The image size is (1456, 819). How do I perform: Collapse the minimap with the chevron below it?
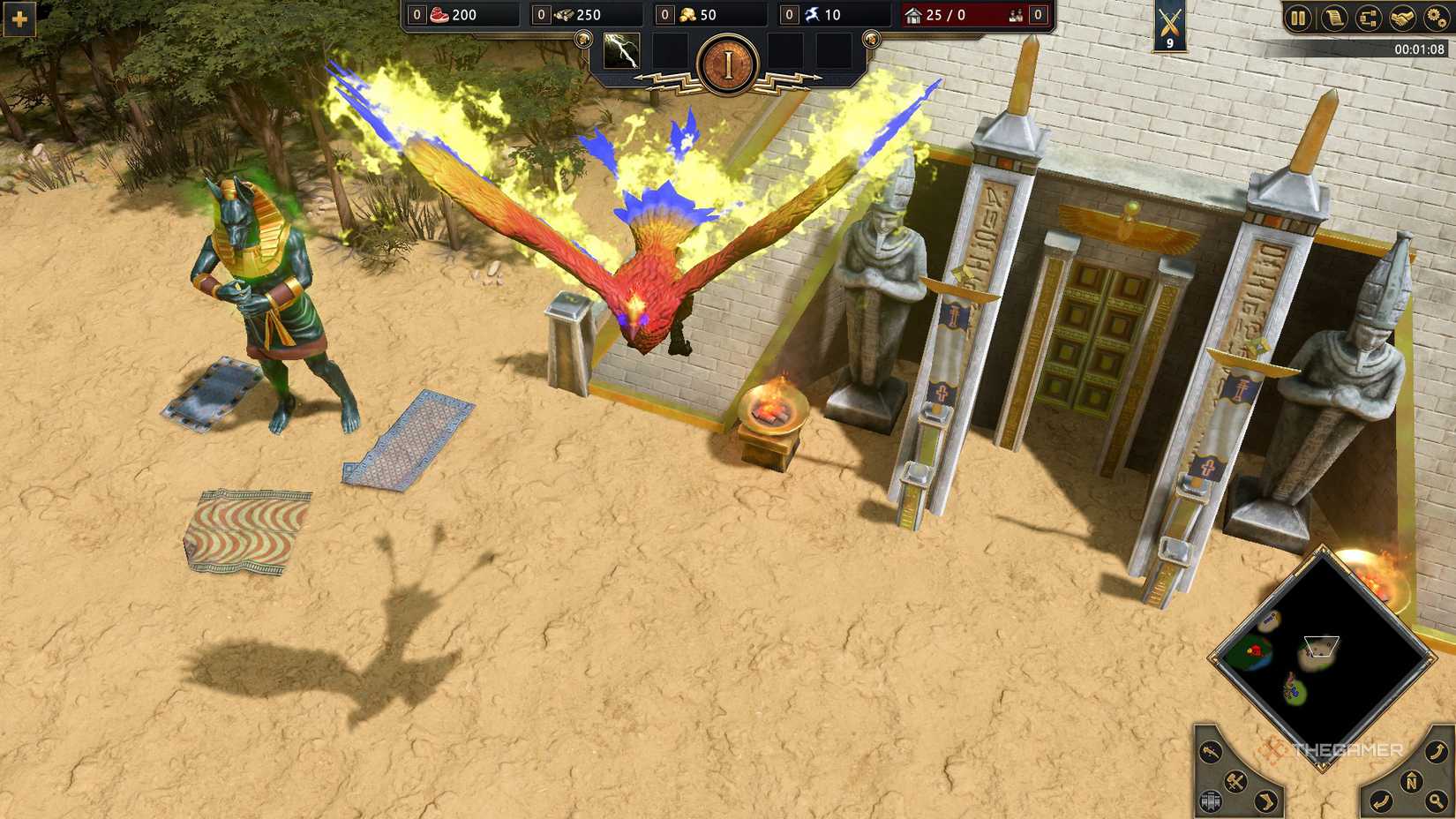(1322, 767)
